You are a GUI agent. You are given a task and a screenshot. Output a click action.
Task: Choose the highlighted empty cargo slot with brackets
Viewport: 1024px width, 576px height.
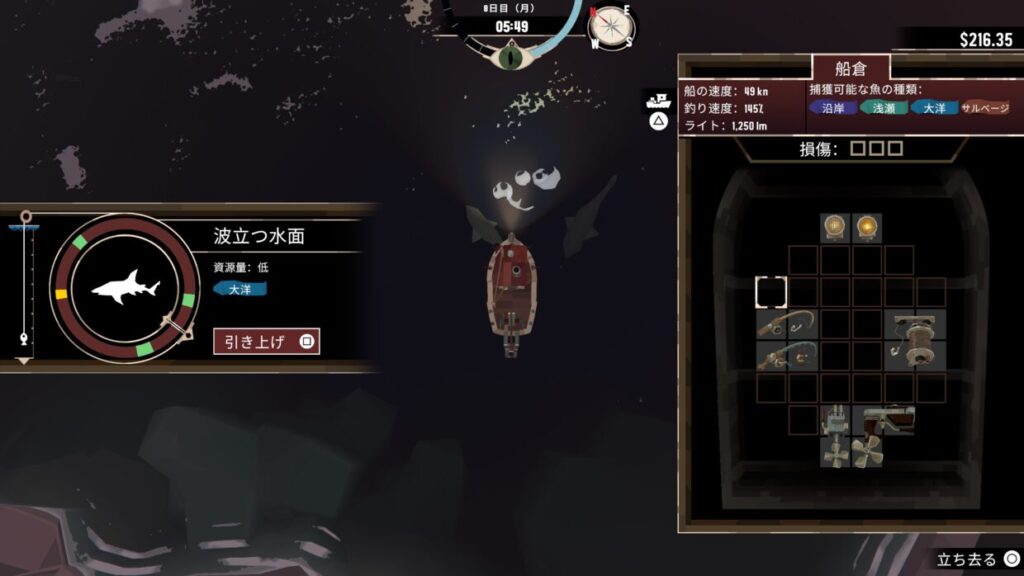(x=771, y=292)
